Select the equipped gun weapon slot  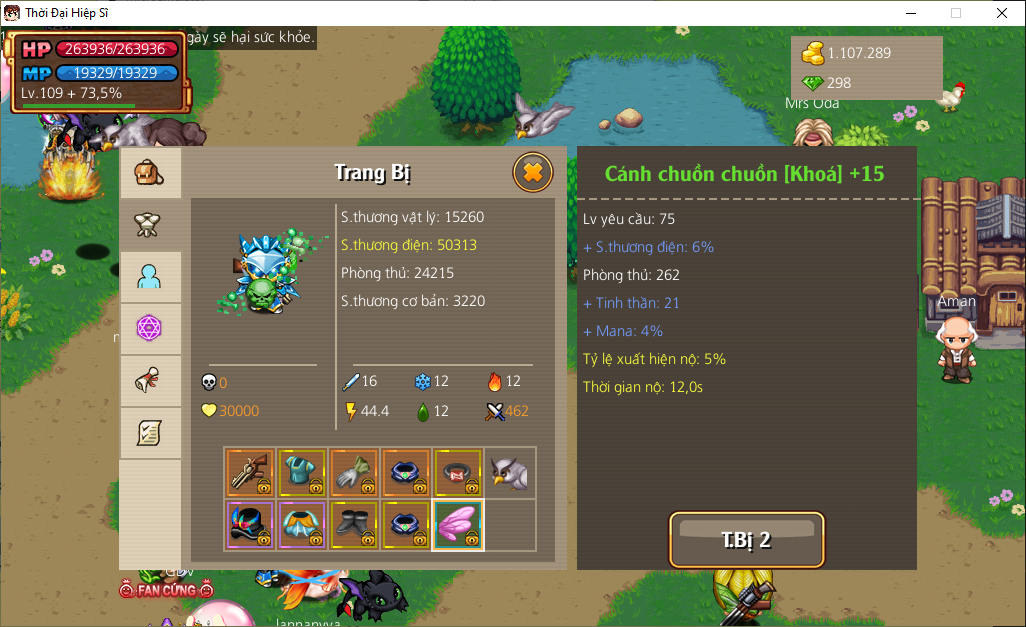(251, 473)
